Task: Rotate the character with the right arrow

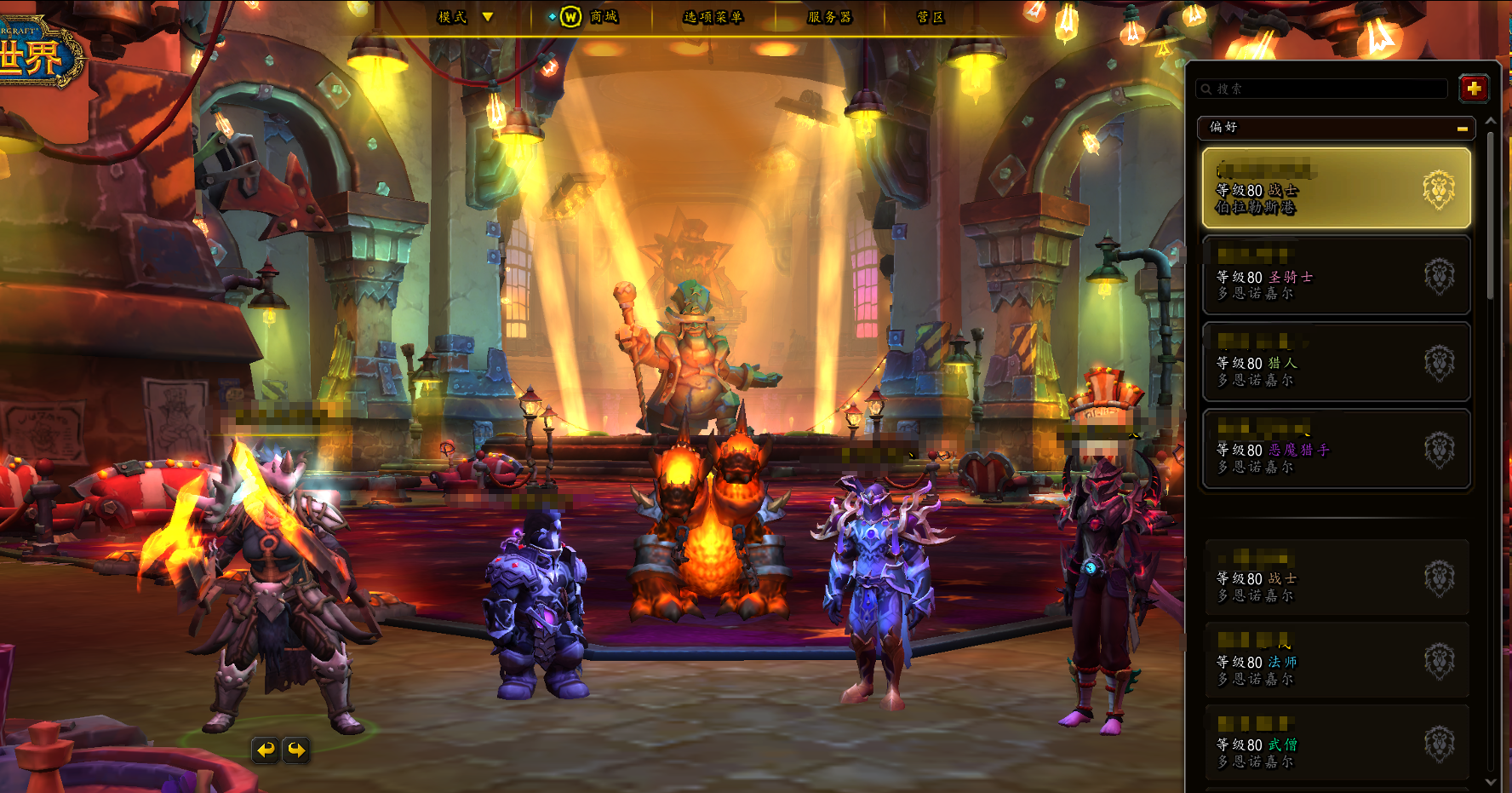Action: pyautogui.click(x=296, y=750)
